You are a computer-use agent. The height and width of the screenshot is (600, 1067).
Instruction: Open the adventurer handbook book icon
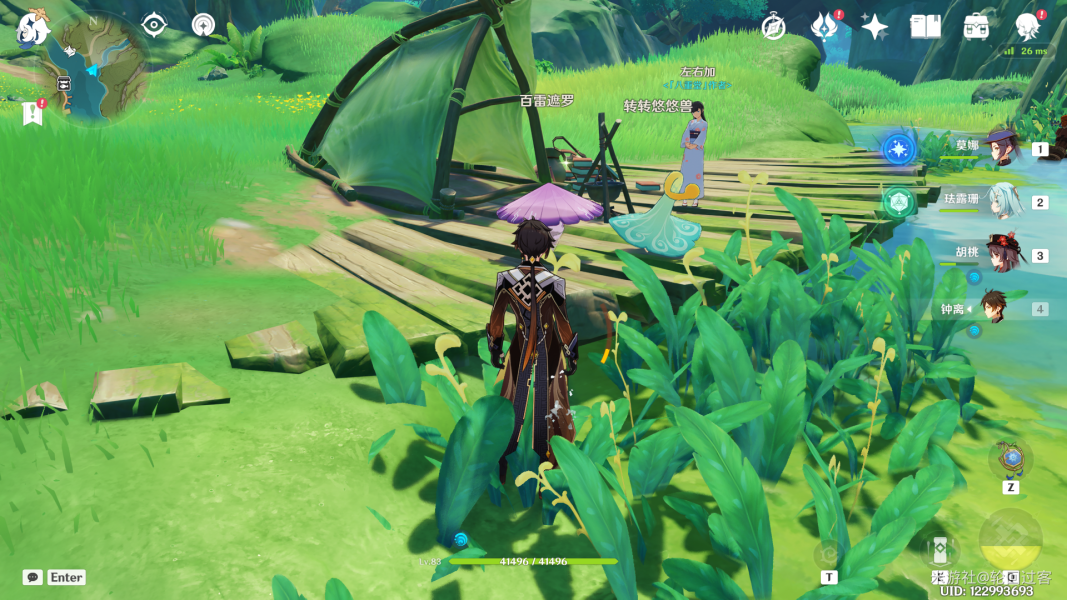tap(925, 27)
